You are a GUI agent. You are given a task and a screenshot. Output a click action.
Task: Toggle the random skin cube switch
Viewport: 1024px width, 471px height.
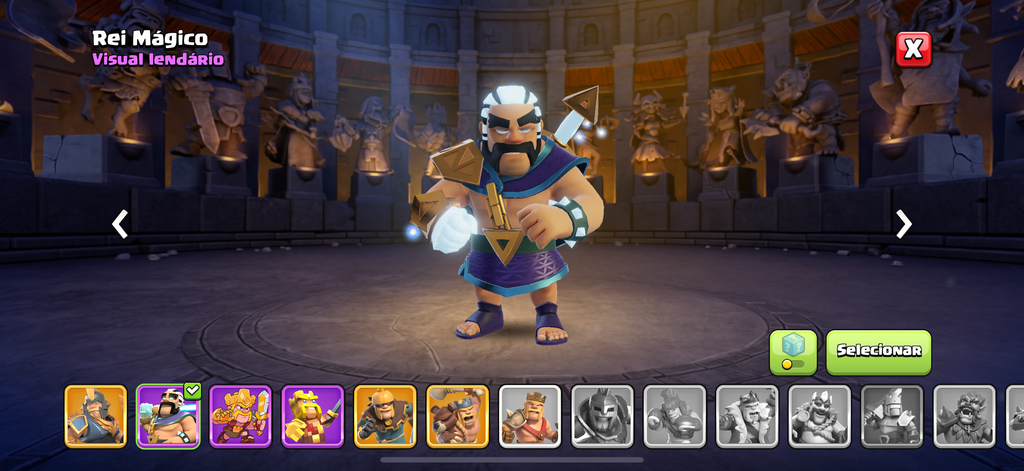coord(793,351)
